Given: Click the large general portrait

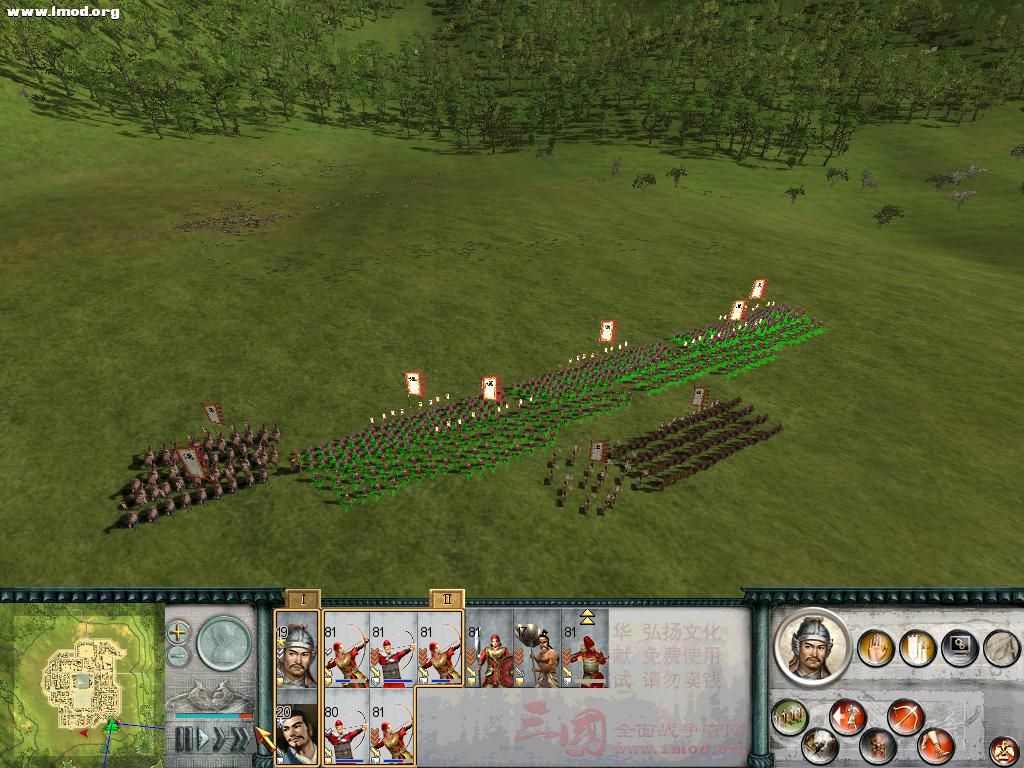Looking at the screenshot, I should tap(811, 647).
